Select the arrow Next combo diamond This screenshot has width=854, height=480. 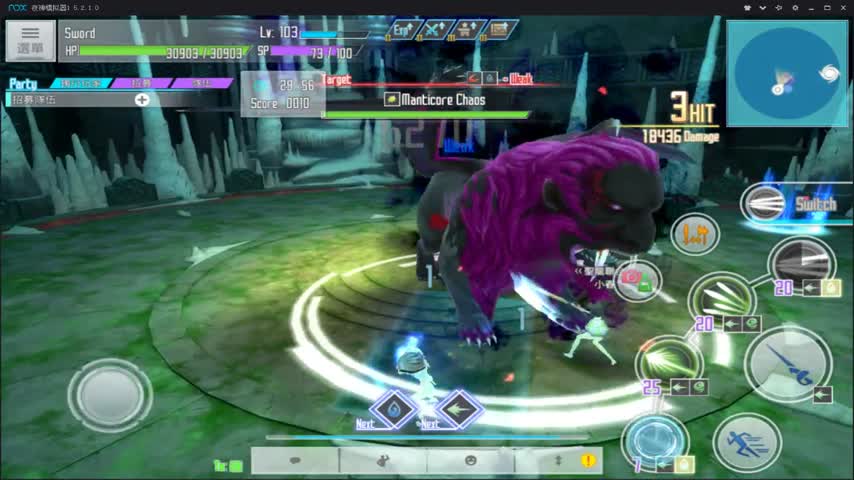tap(459, 409)
